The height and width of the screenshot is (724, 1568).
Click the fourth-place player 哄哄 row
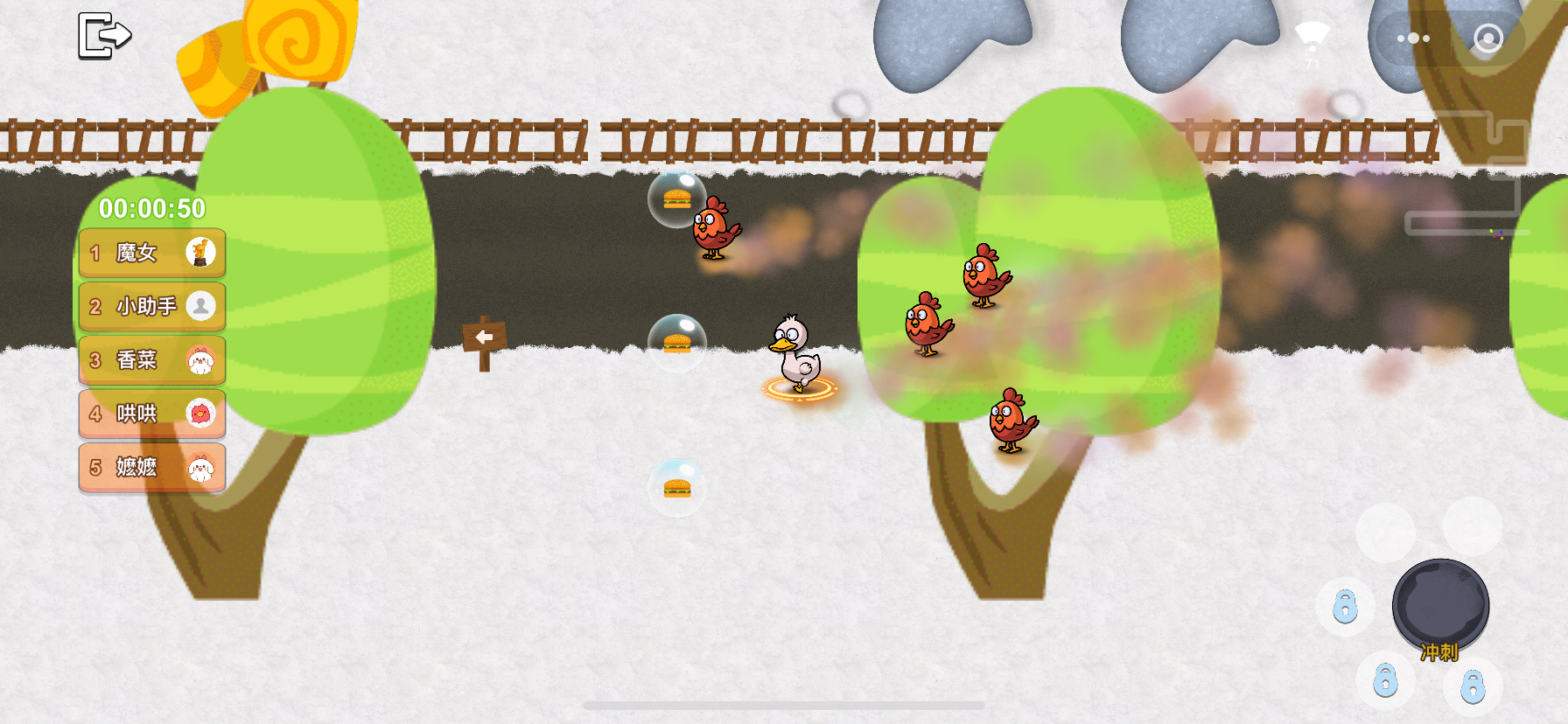[152, 414]
